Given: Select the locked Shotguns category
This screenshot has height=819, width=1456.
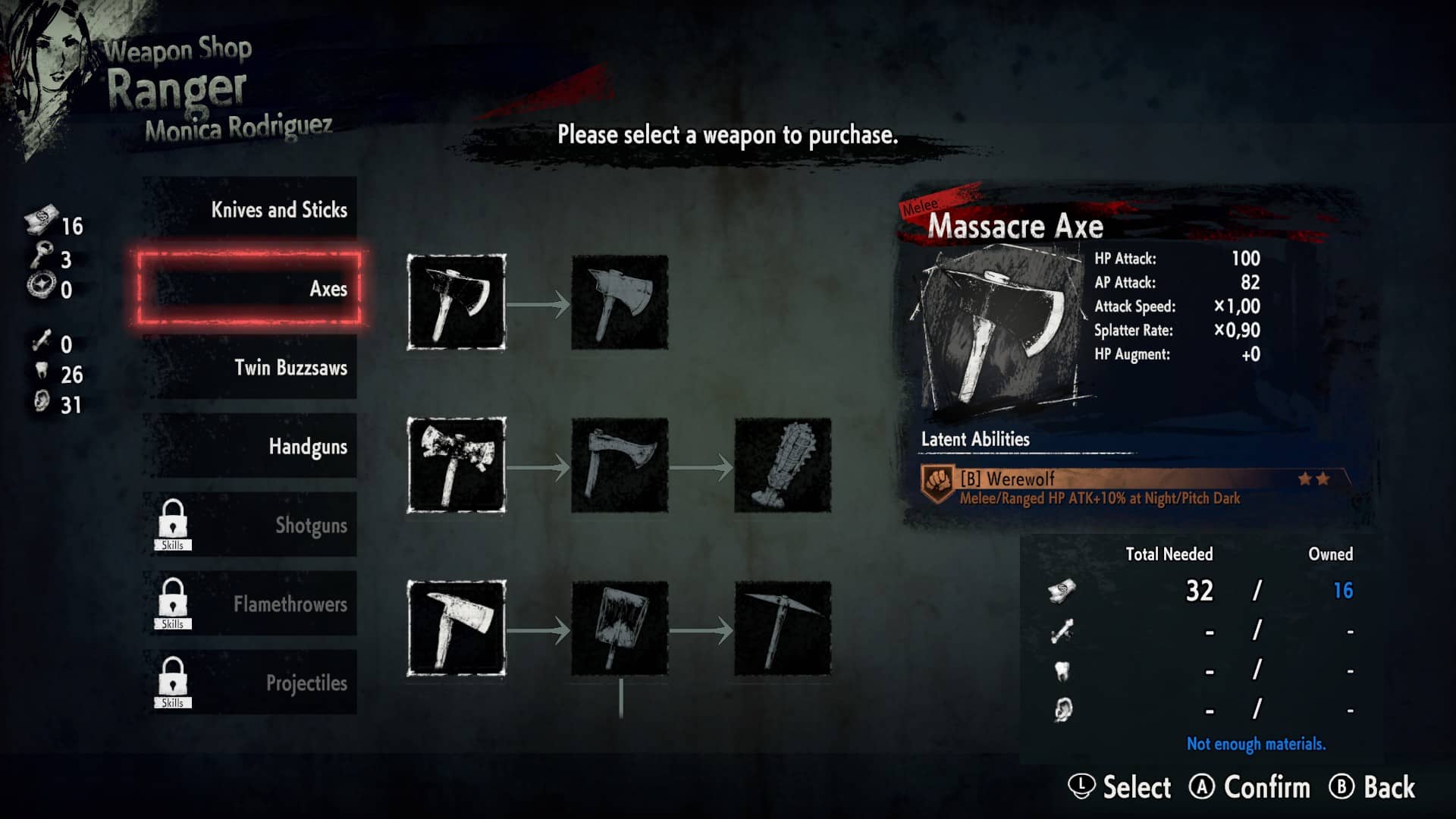Looking at the screenshot, I should [250, 525].
